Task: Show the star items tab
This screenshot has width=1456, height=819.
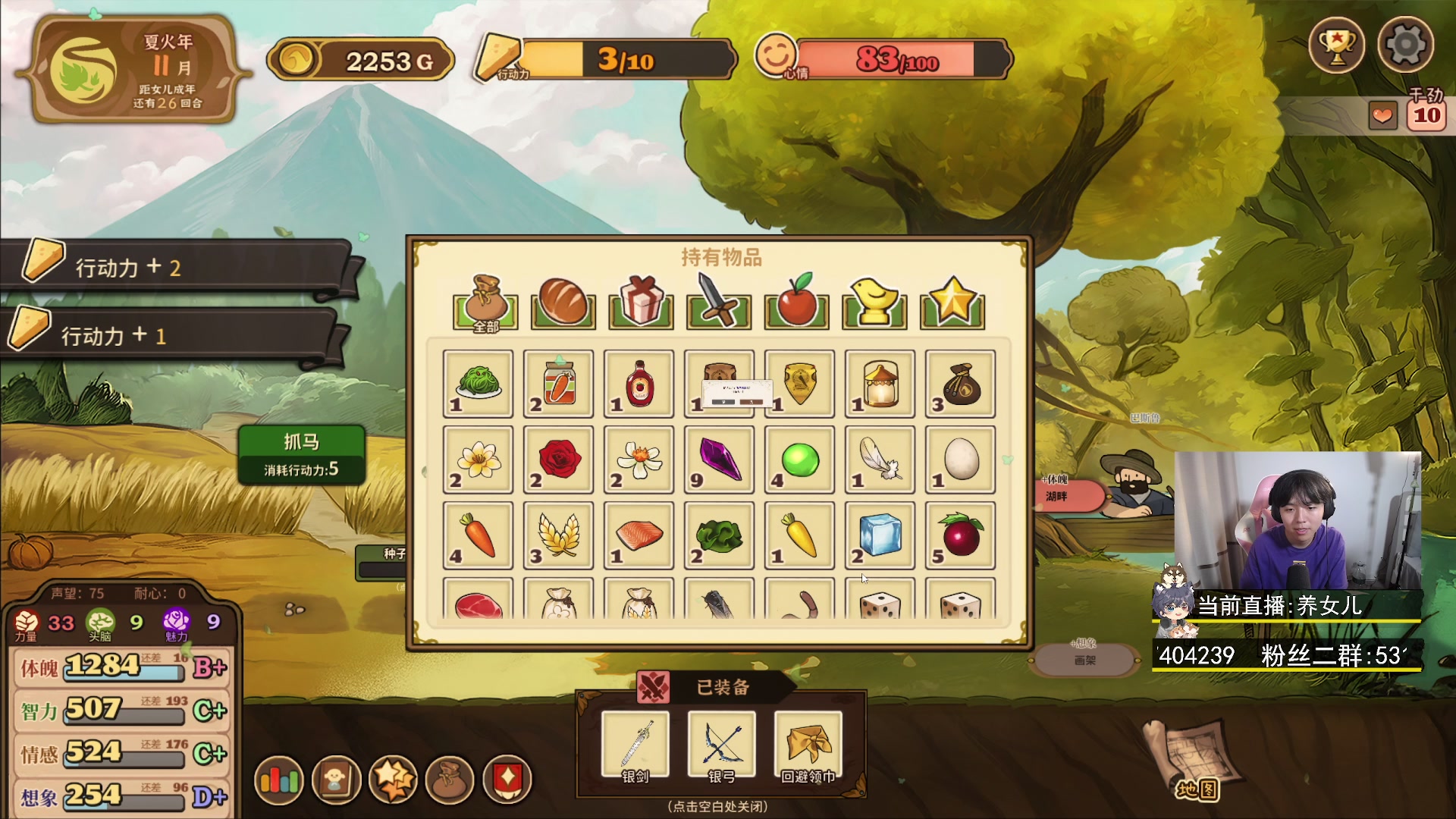Action: pos(952,303)
